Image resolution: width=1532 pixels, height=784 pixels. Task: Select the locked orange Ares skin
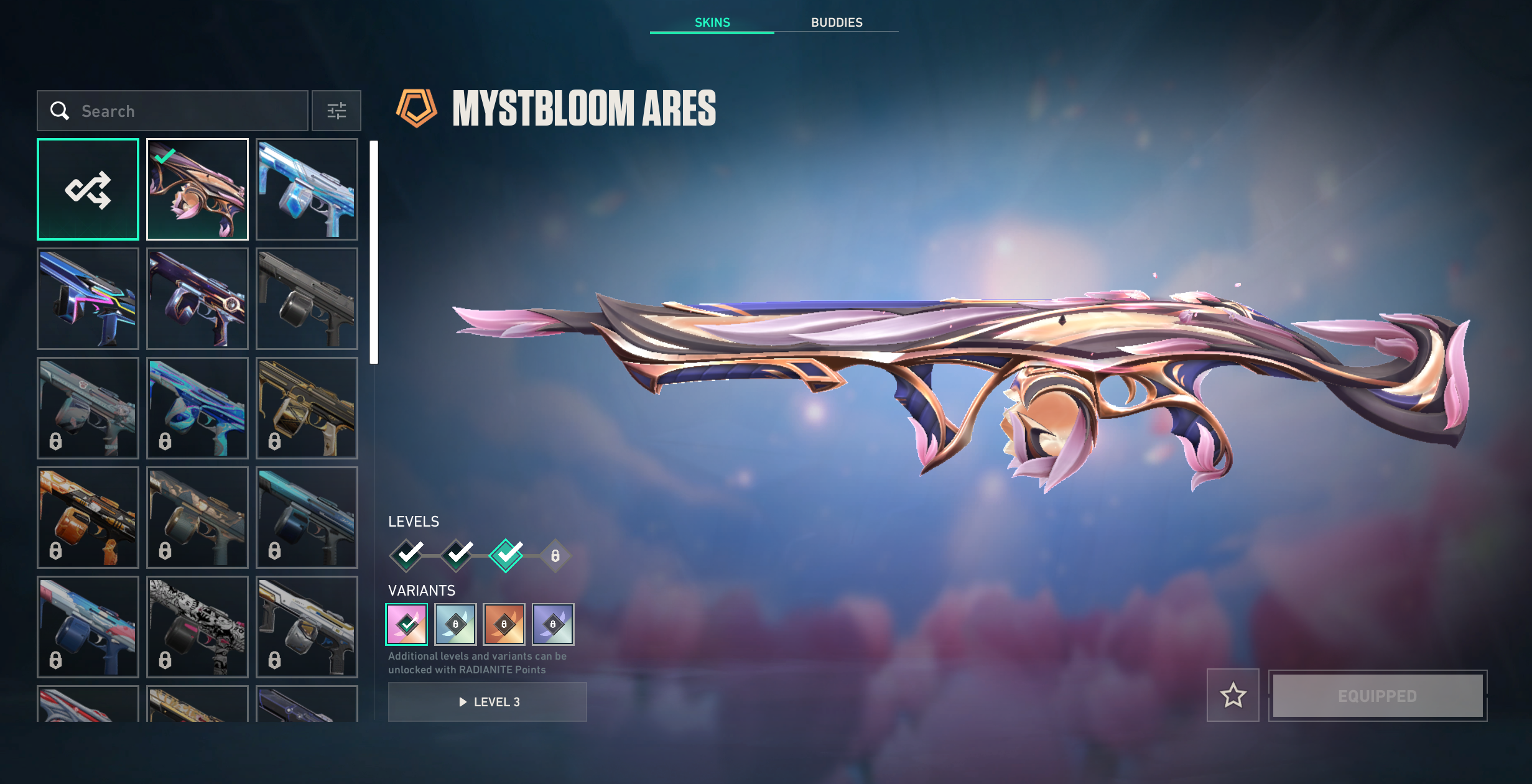[88, 517]
